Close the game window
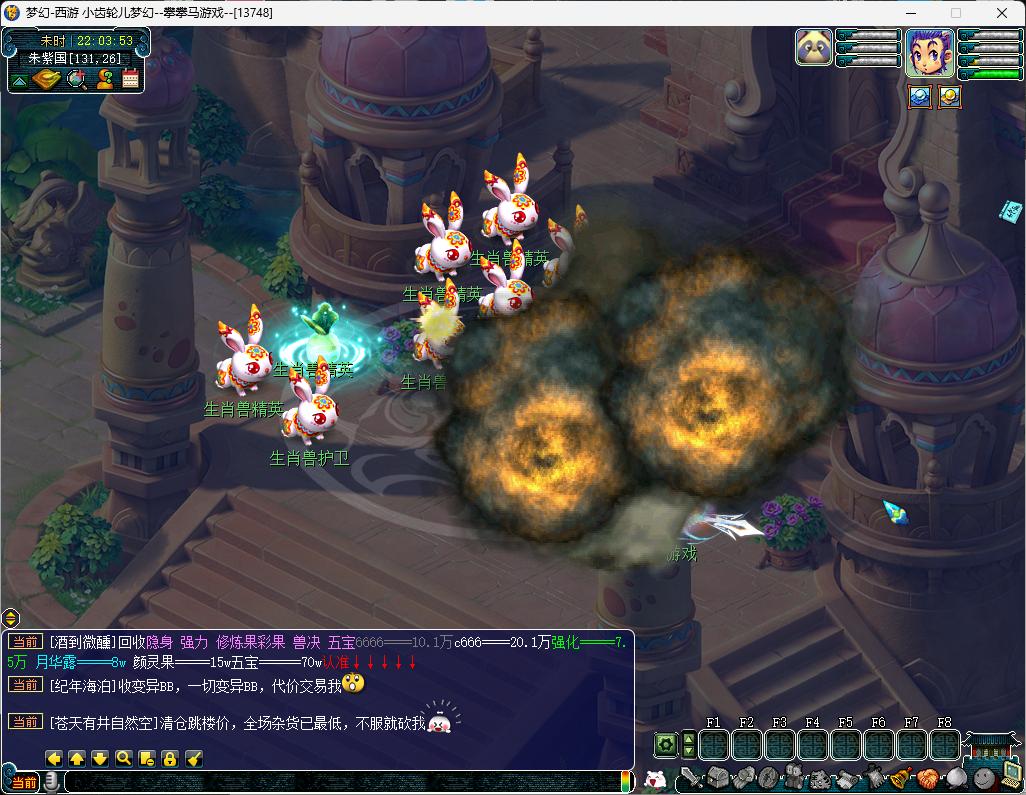This screenshot has width=1026, height=795. click(1002, 13)
